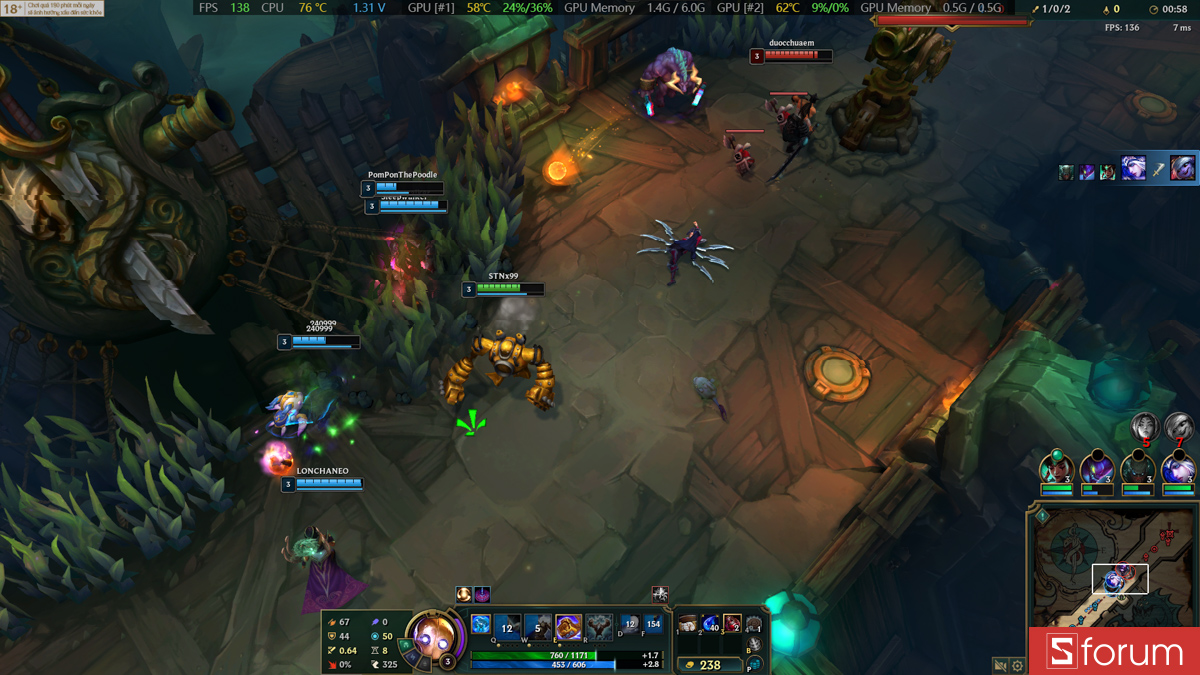Open the settings gear beside the minimap

pos(1018,665)
